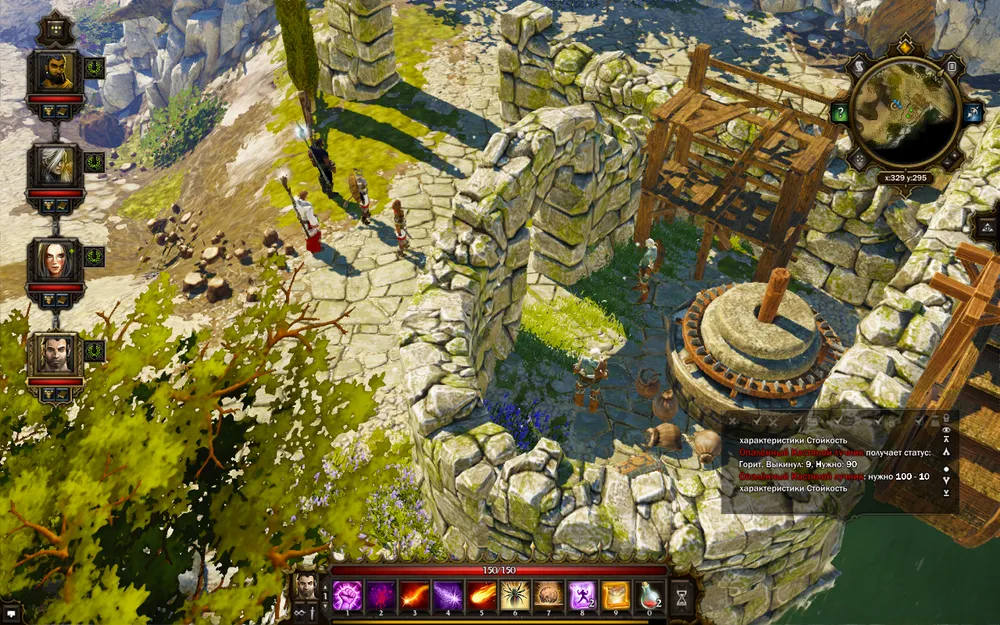Cast the fireball skill in slot 5
Image resolution: width=1000 pixels, height=625 pixels.
pyautogui.click(x=481, y=595)
